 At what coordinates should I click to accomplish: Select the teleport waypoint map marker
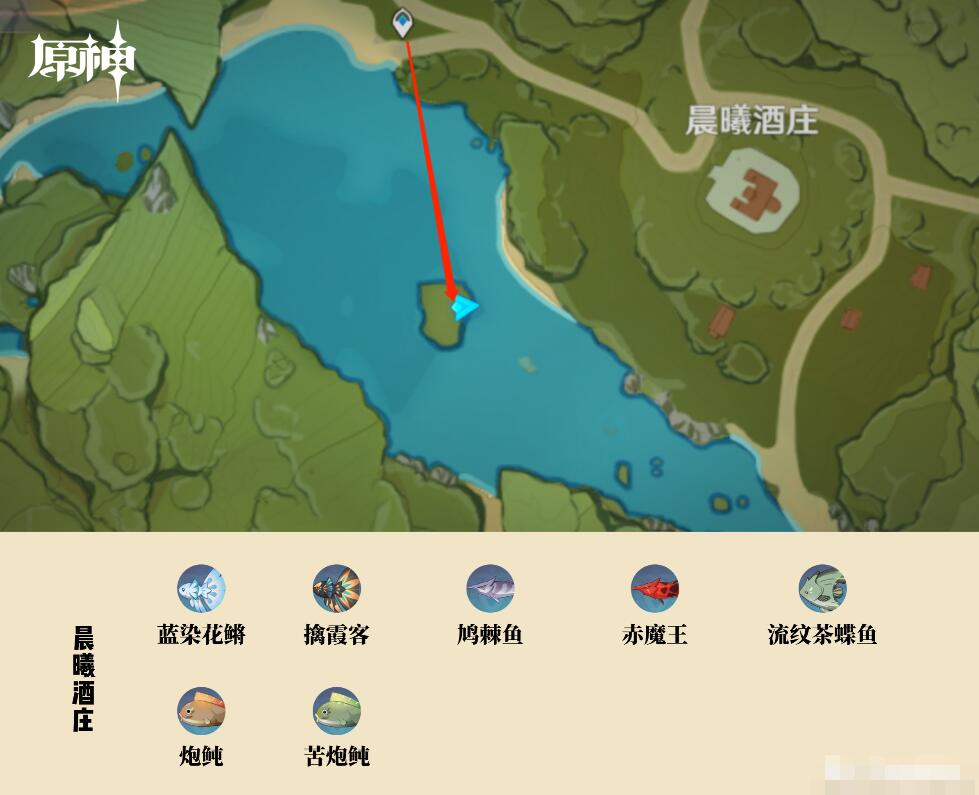(402, 21)
